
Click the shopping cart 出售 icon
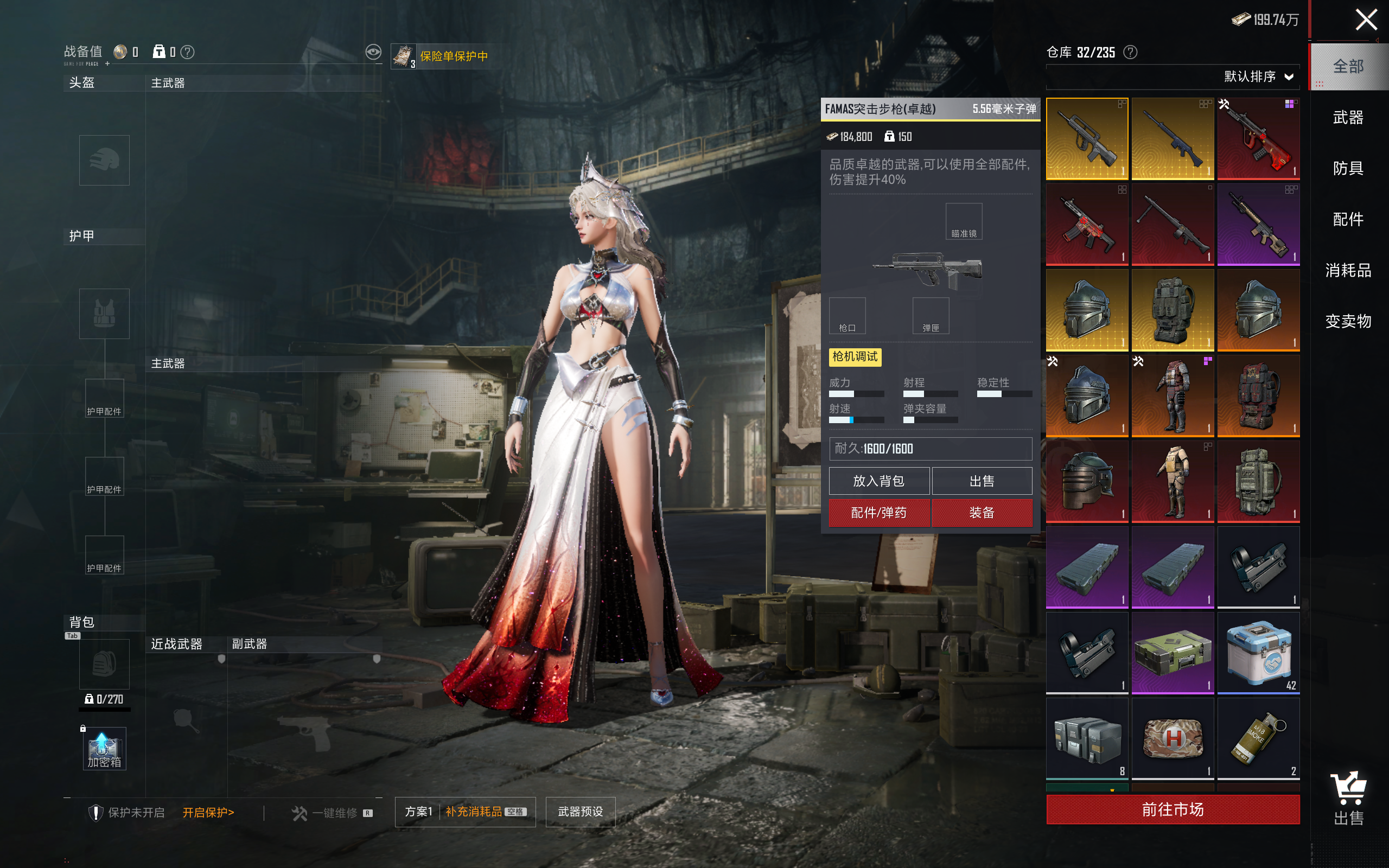tap(1348, 798)
